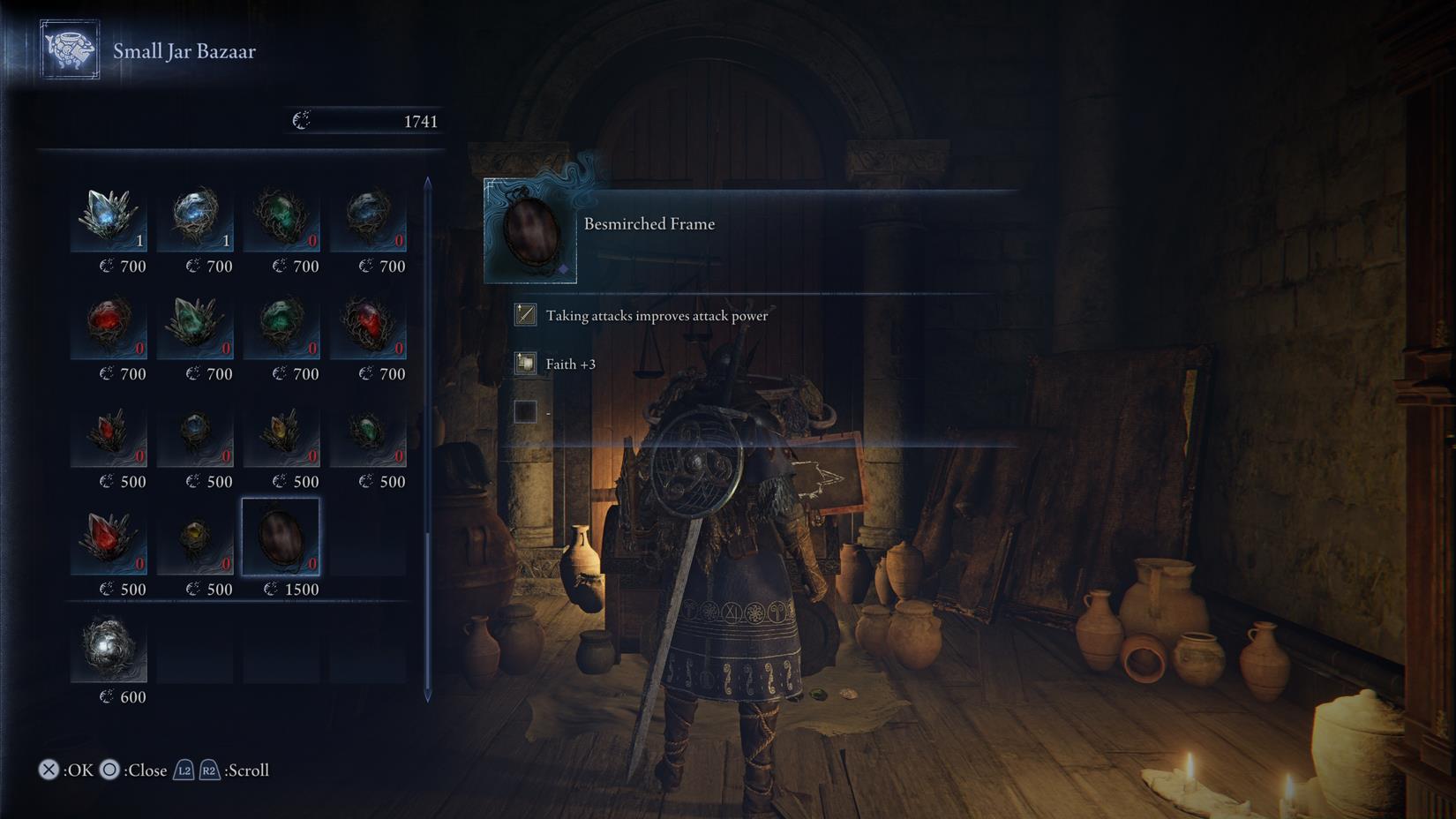
Task: Select the green relic priced 500
Action: 371,432
